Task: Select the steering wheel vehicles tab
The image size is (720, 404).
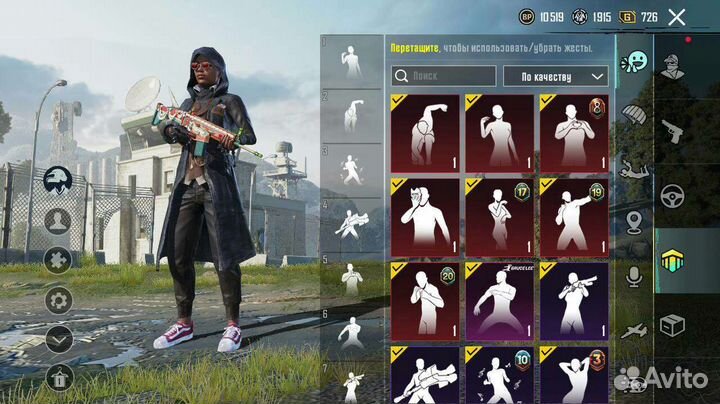Action: 673,195
